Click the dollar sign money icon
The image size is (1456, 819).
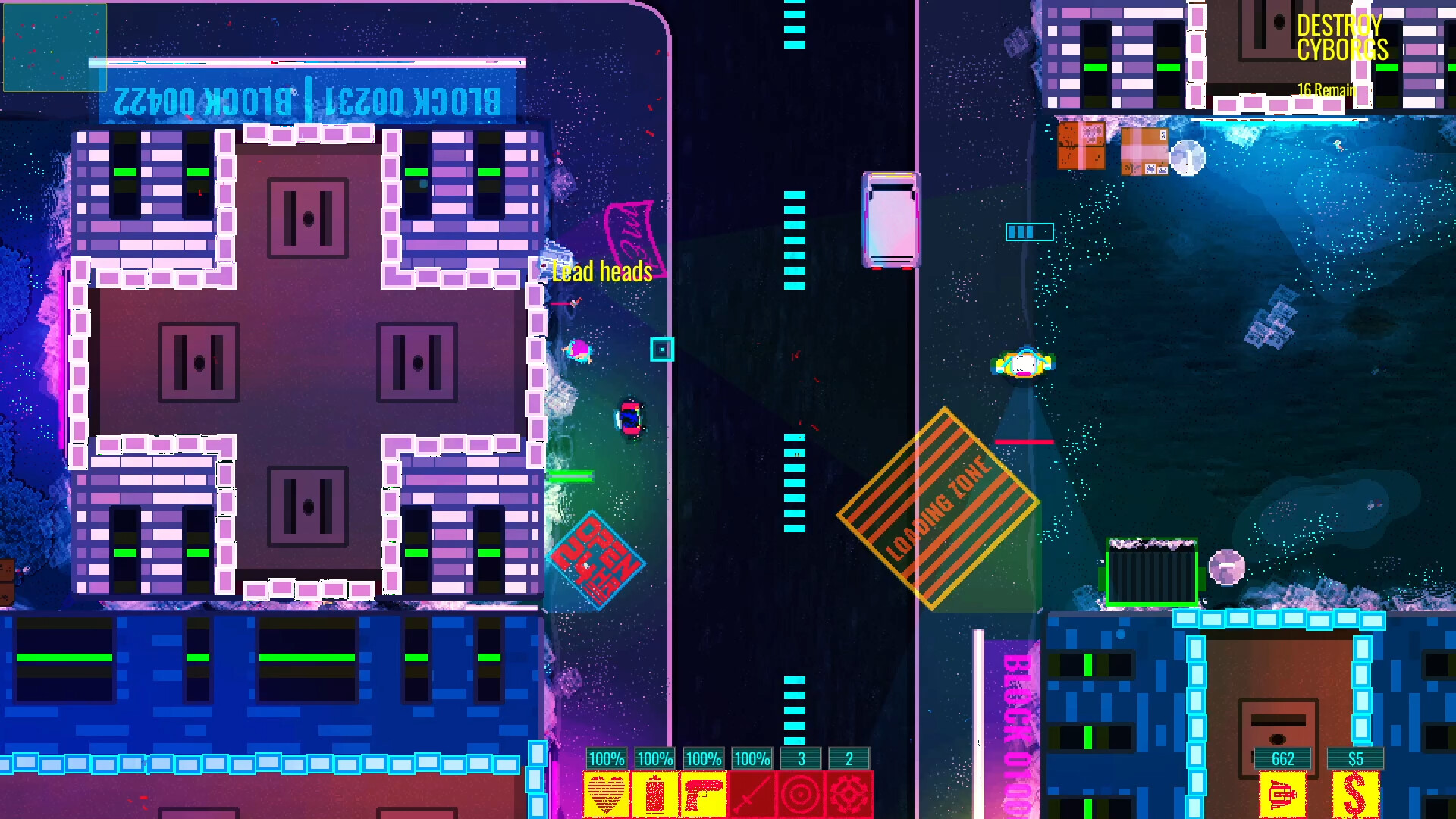pos(1355,795)
